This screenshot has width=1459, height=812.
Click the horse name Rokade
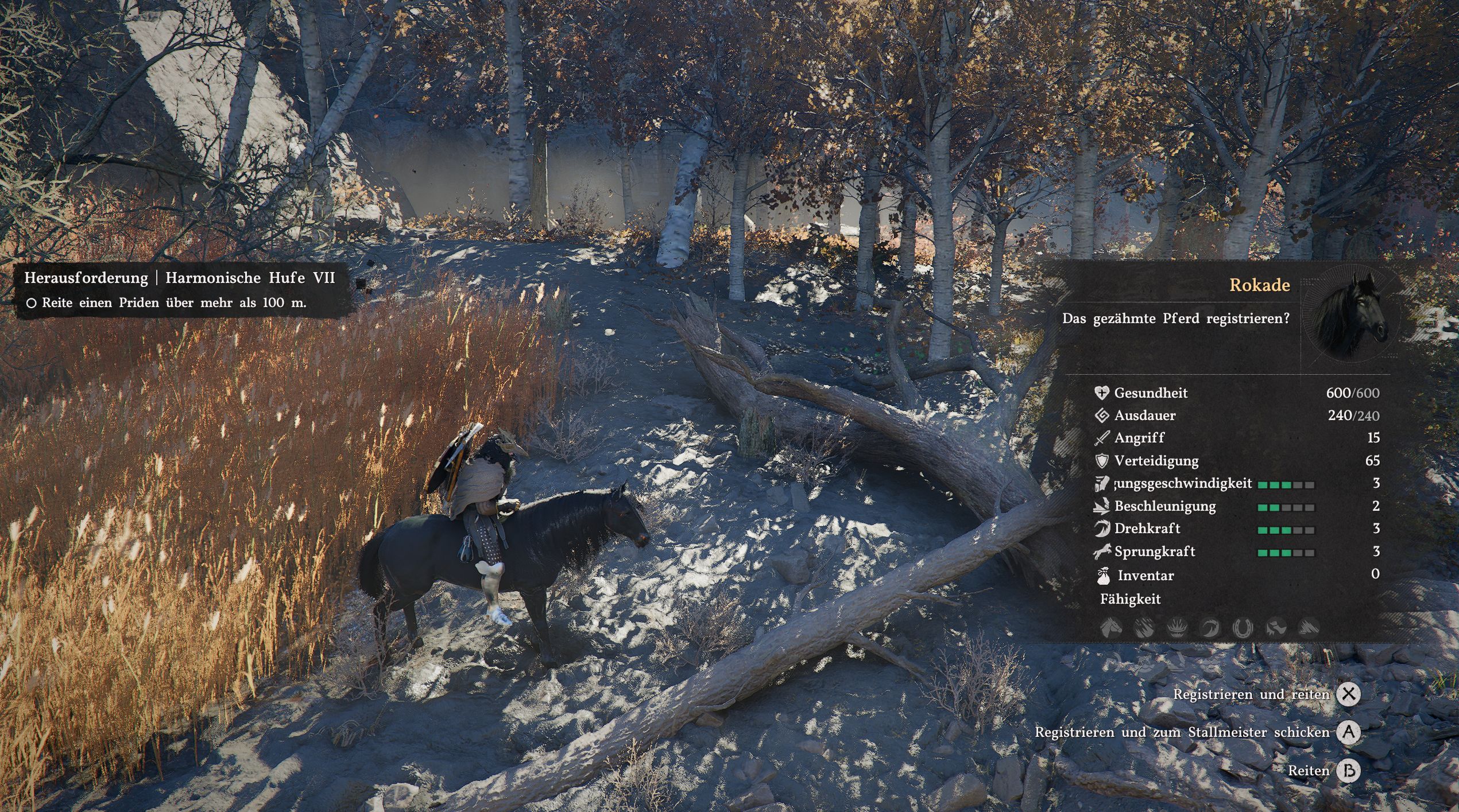pos(1259,285)
